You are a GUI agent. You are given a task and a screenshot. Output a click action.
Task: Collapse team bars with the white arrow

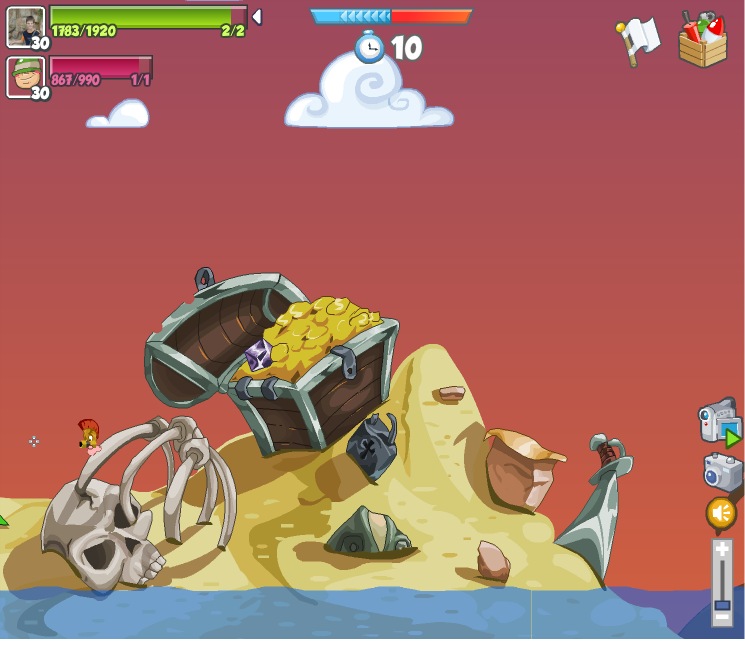point(257,17)
